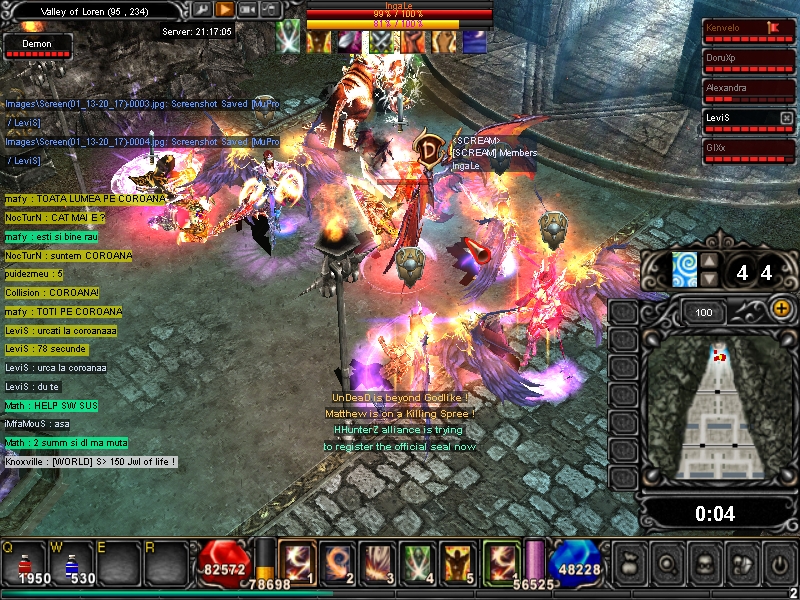This screenshot has height=600, width=800.
Task: Activate the swirl skill in slot 2
Action: click(336, 560)
